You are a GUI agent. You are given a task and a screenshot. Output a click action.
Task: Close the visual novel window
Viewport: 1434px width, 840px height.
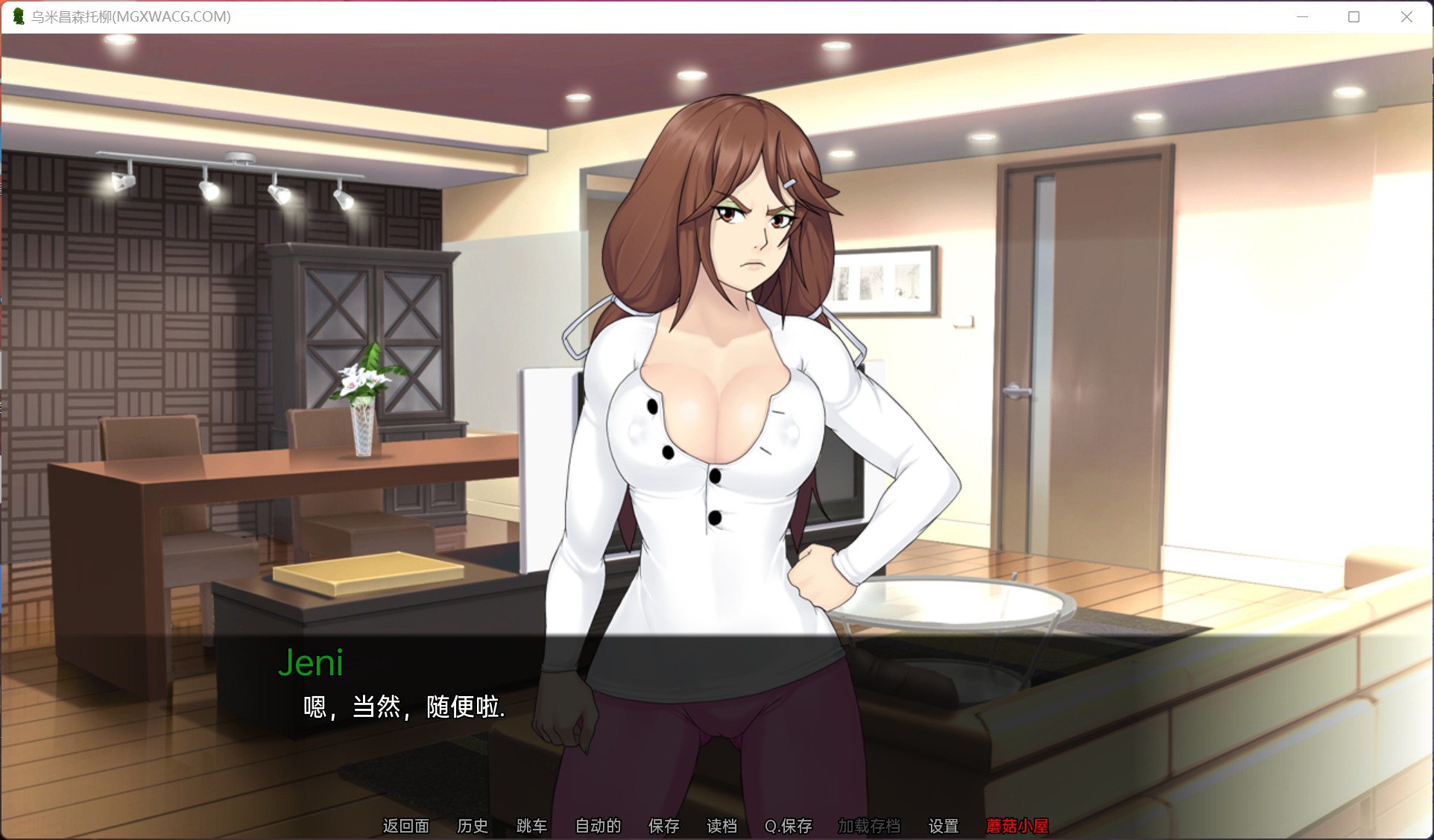tap(1407, 16)
